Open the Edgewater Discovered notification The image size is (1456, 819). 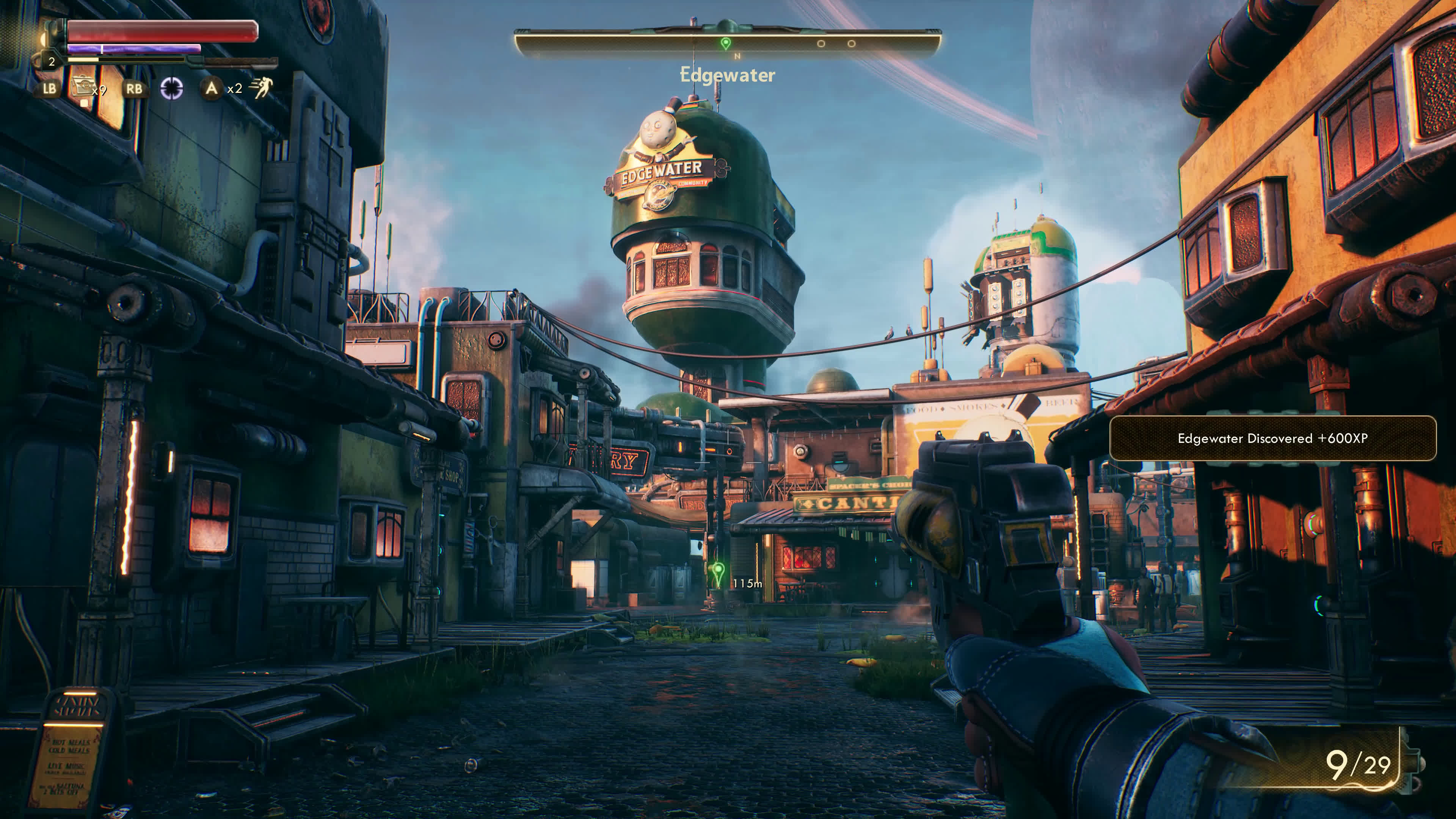coord(1272,439)
